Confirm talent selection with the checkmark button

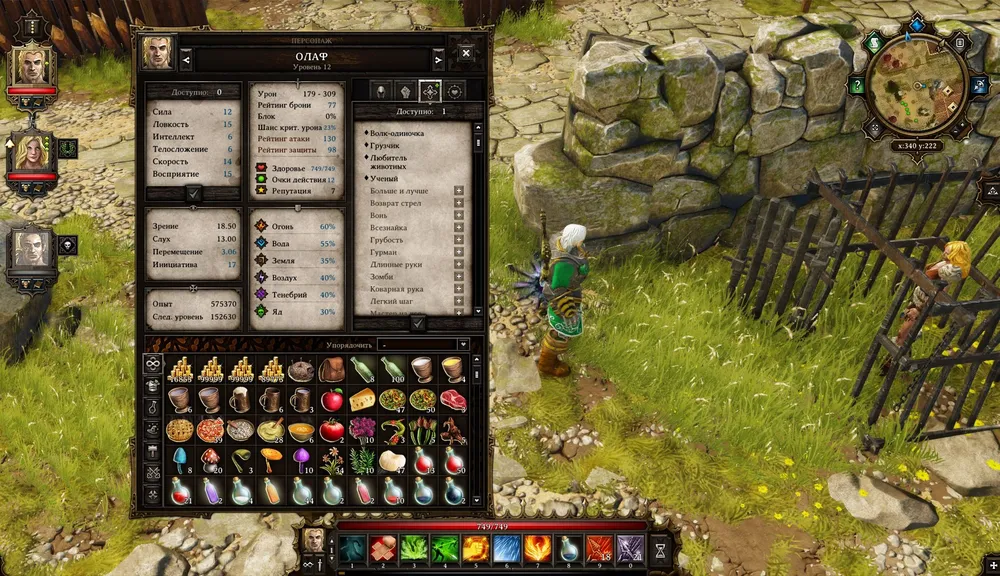click(417, 323)
